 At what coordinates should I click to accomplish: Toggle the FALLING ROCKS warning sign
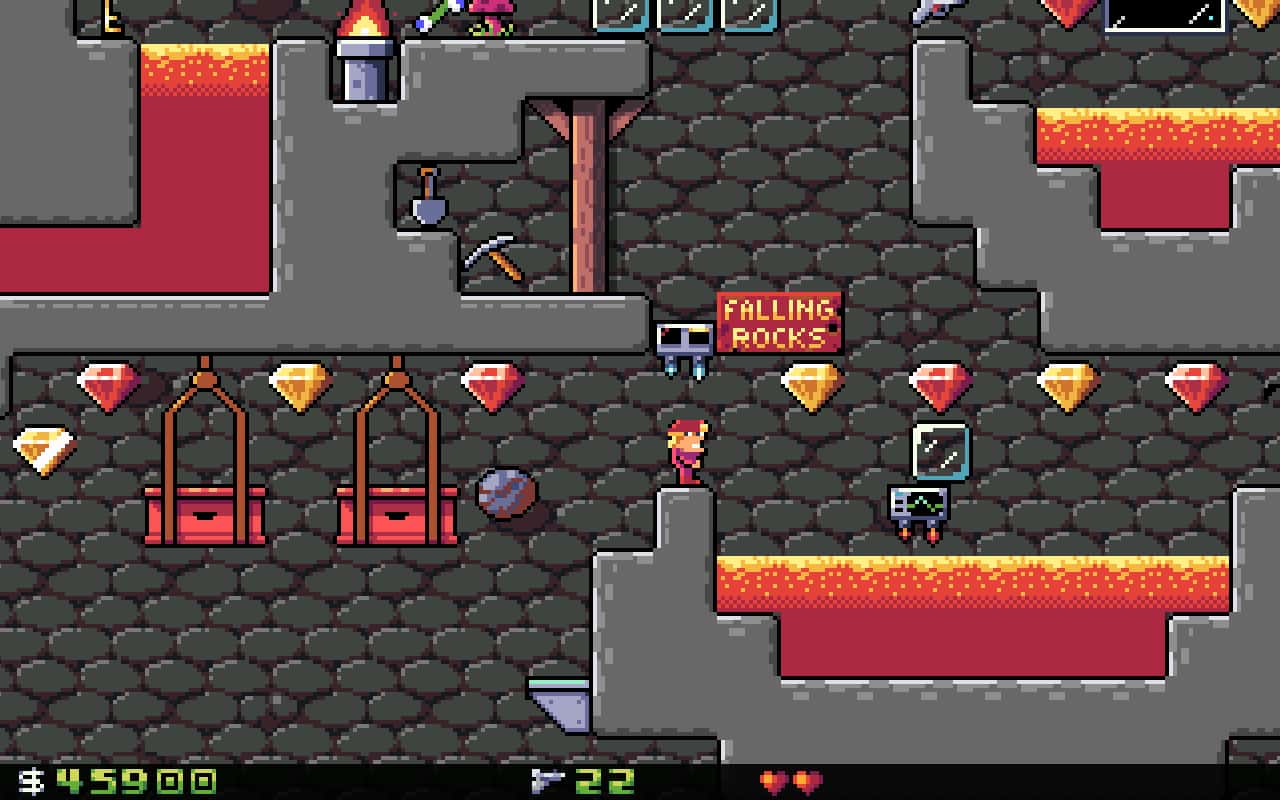point(779,323)
